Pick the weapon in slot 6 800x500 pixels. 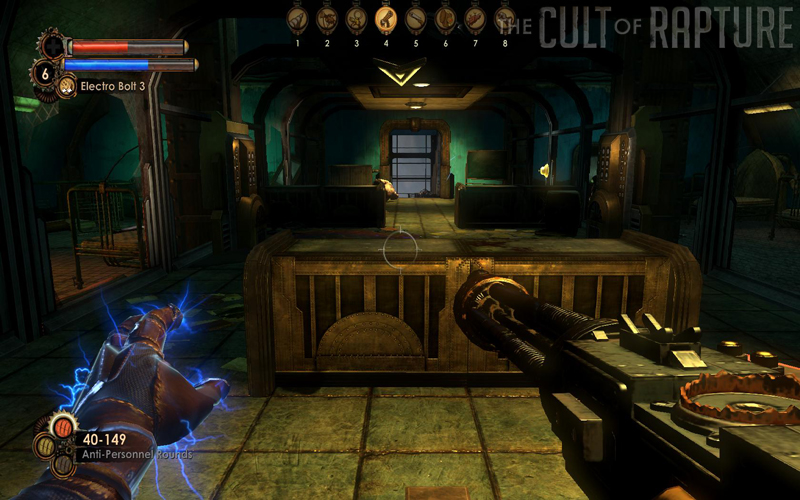point(445,18)
